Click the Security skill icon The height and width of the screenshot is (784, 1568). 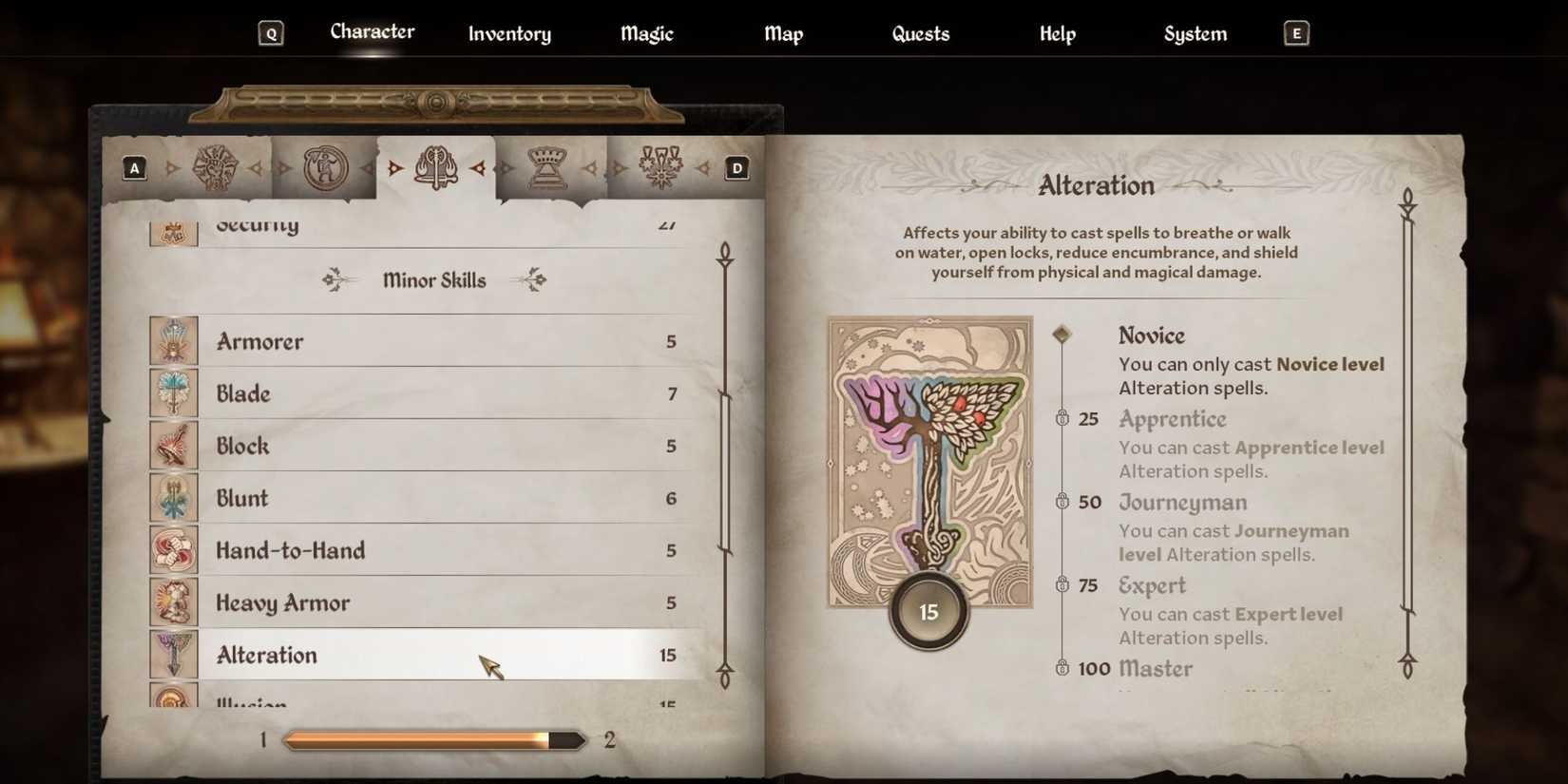[174, 228]
